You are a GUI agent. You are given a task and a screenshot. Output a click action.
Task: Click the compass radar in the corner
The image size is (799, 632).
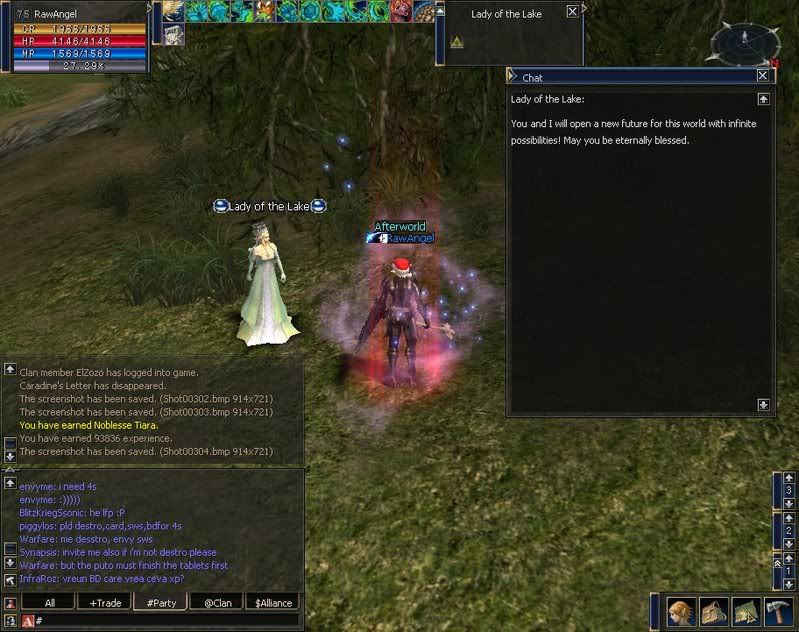coord(745,42)
